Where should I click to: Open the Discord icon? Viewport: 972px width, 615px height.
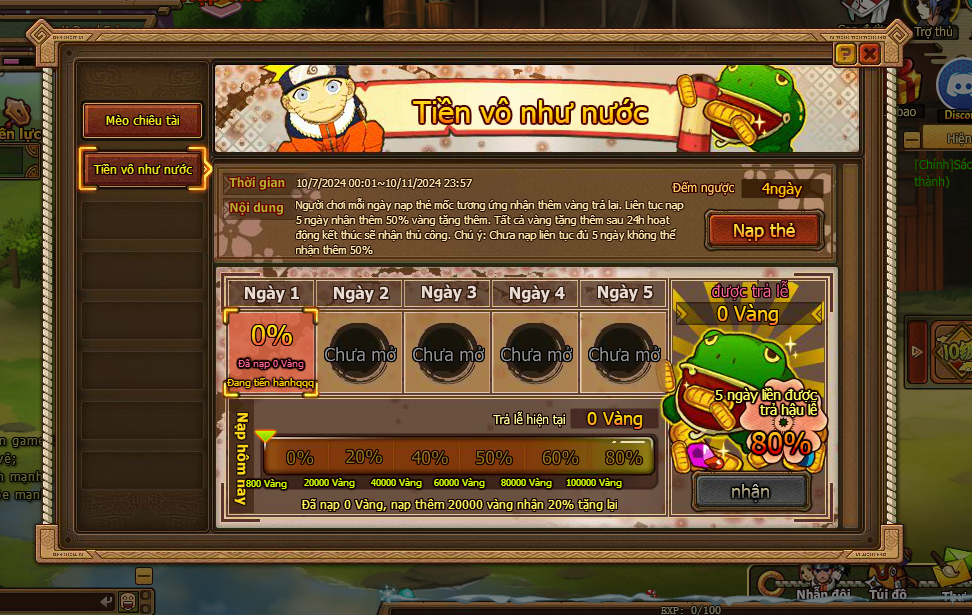point(956,87)
